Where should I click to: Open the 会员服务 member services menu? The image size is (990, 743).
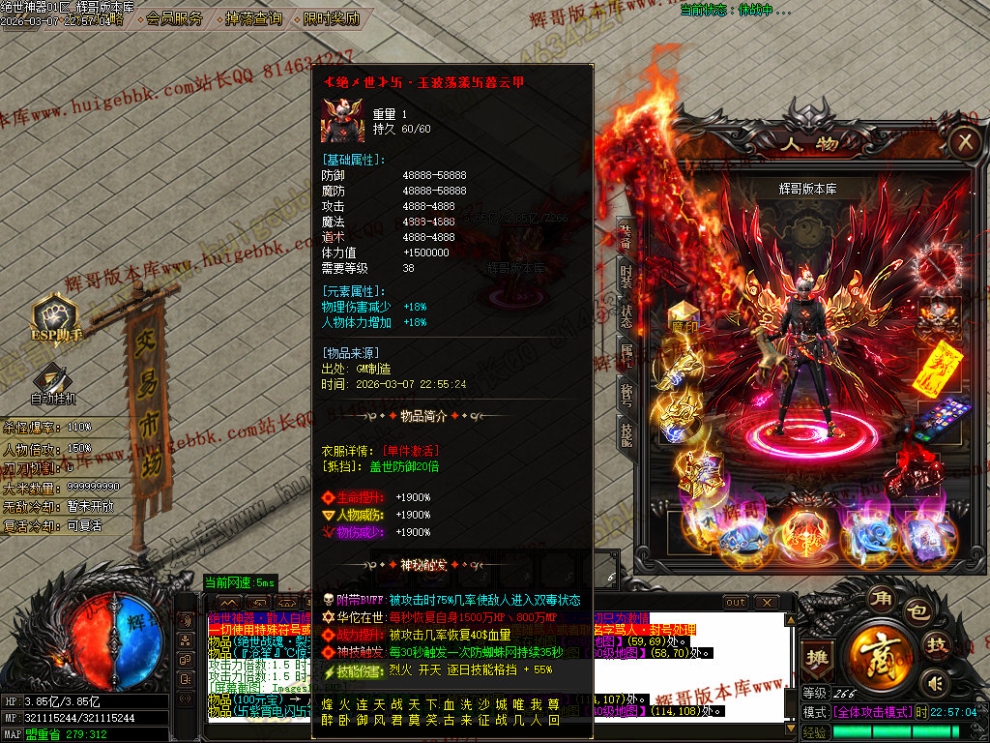tap(173, 18)
